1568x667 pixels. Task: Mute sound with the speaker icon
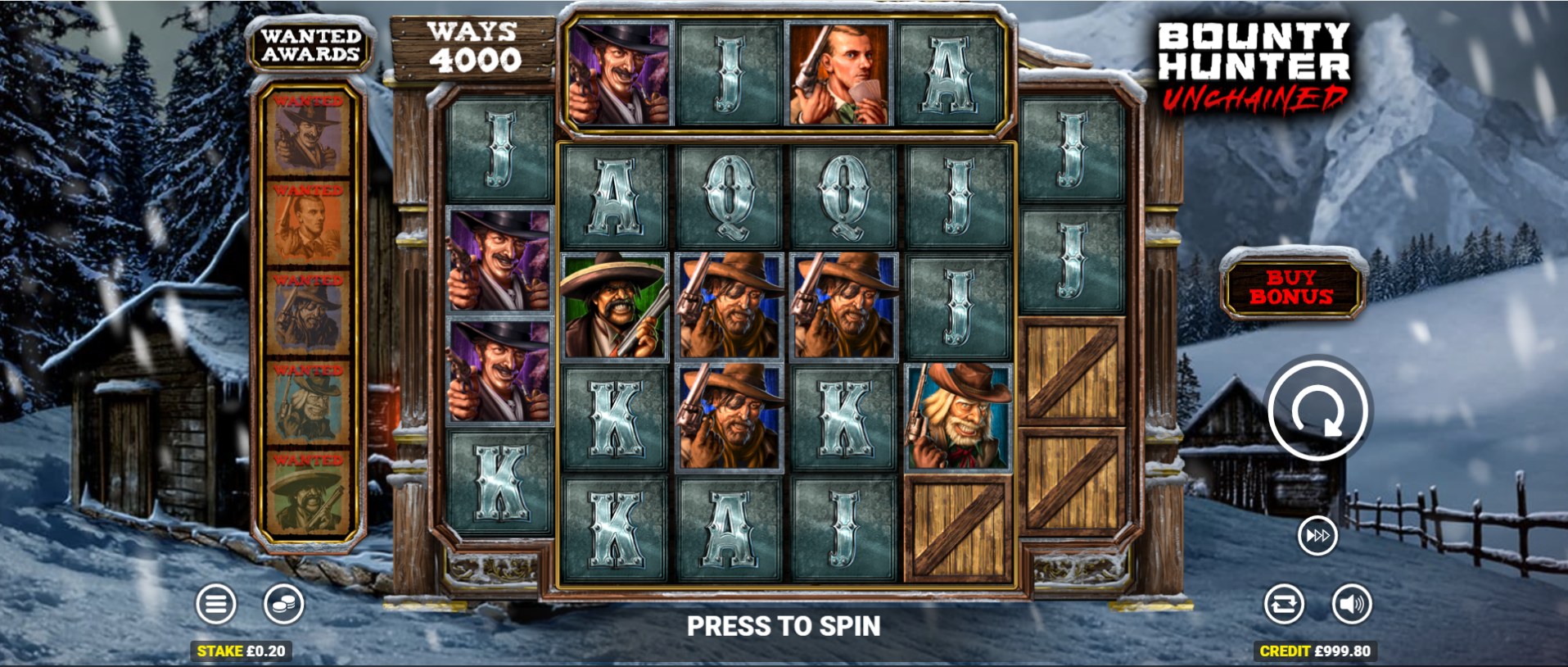click(1351, 605)
